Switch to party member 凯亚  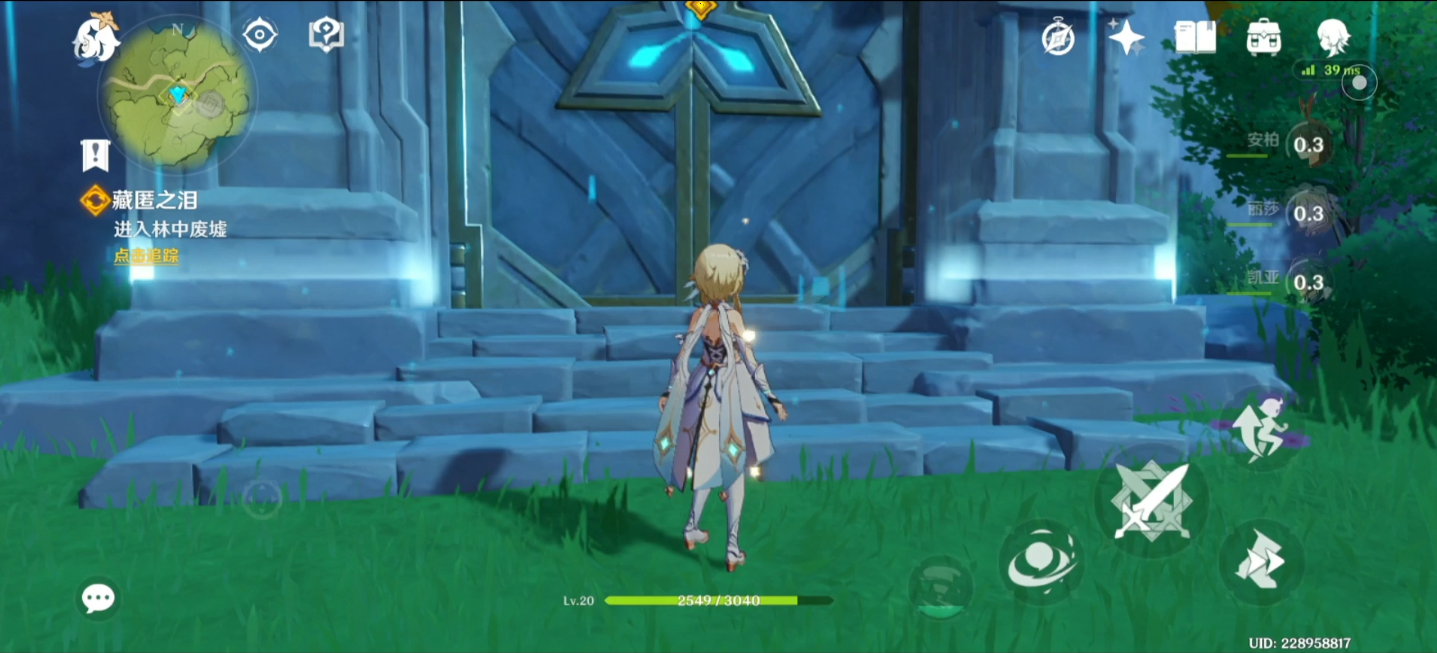(x=1308, y=282)
